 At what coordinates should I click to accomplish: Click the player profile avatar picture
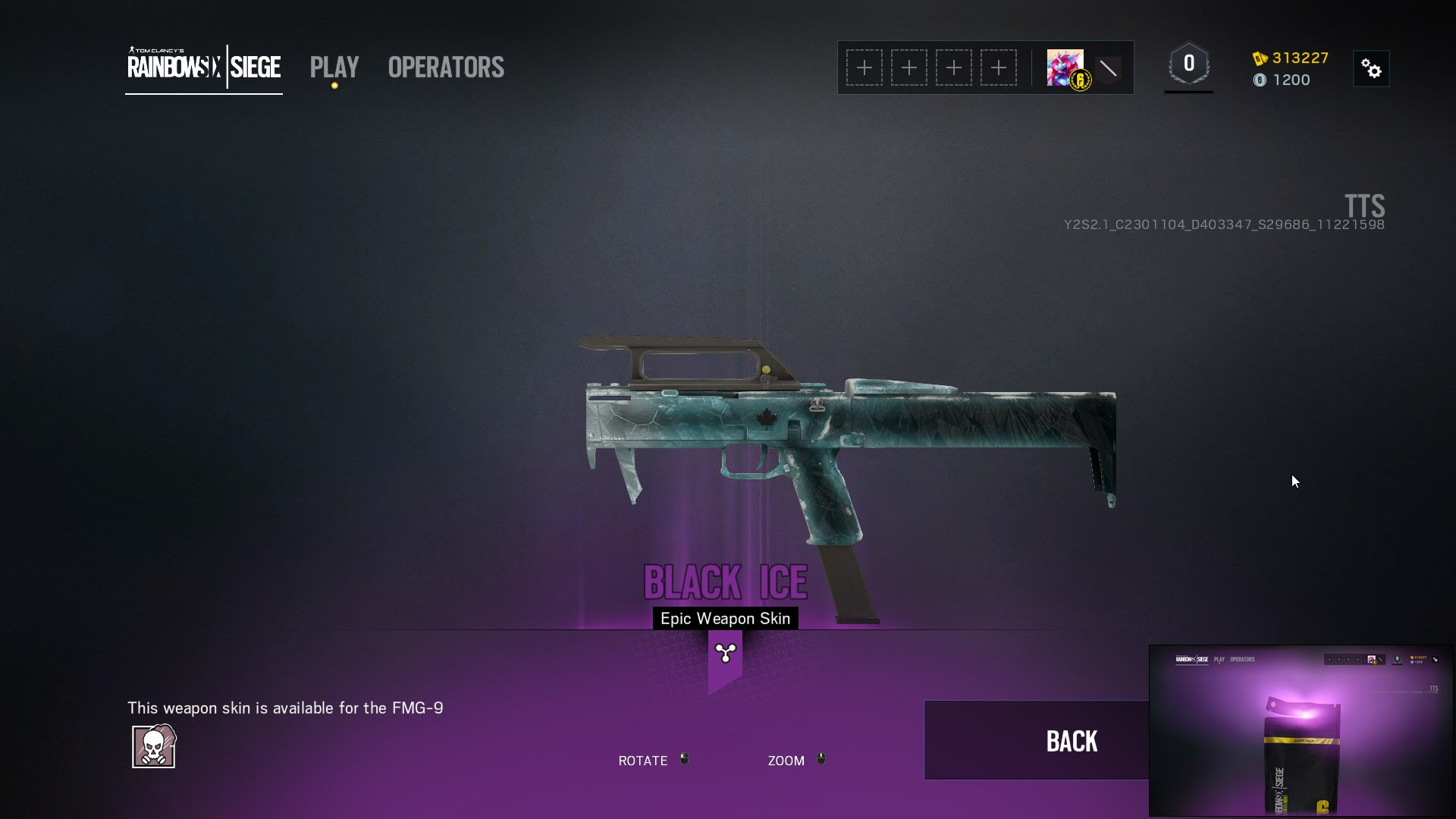point(1064,66)
